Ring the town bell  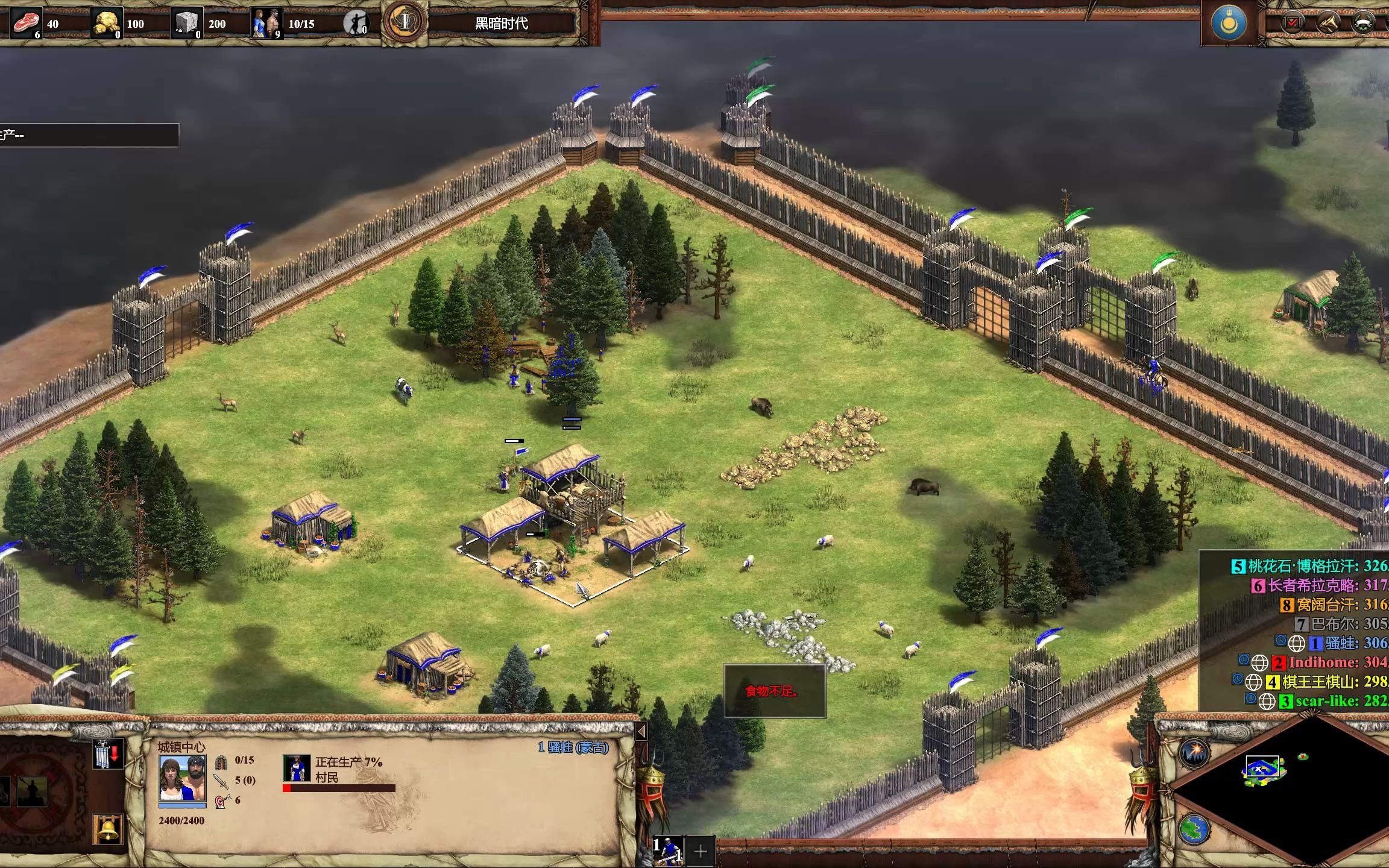click(x=109, y=829)
